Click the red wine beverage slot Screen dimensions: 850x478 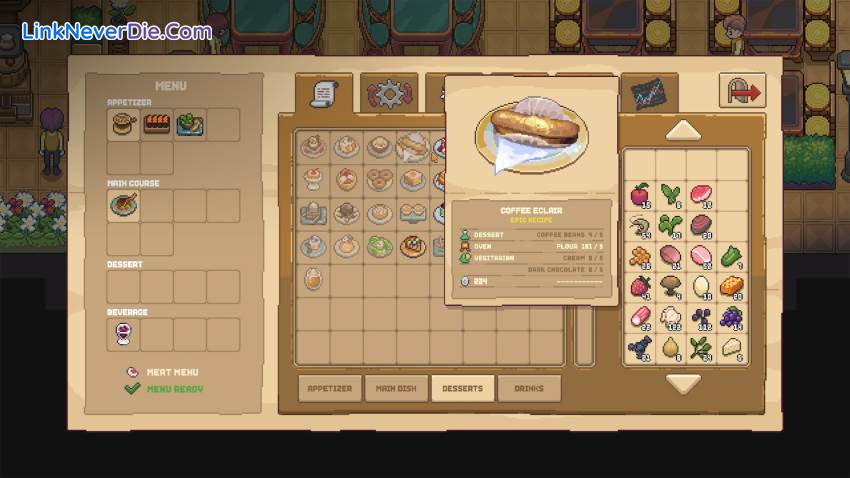point(124,334)
